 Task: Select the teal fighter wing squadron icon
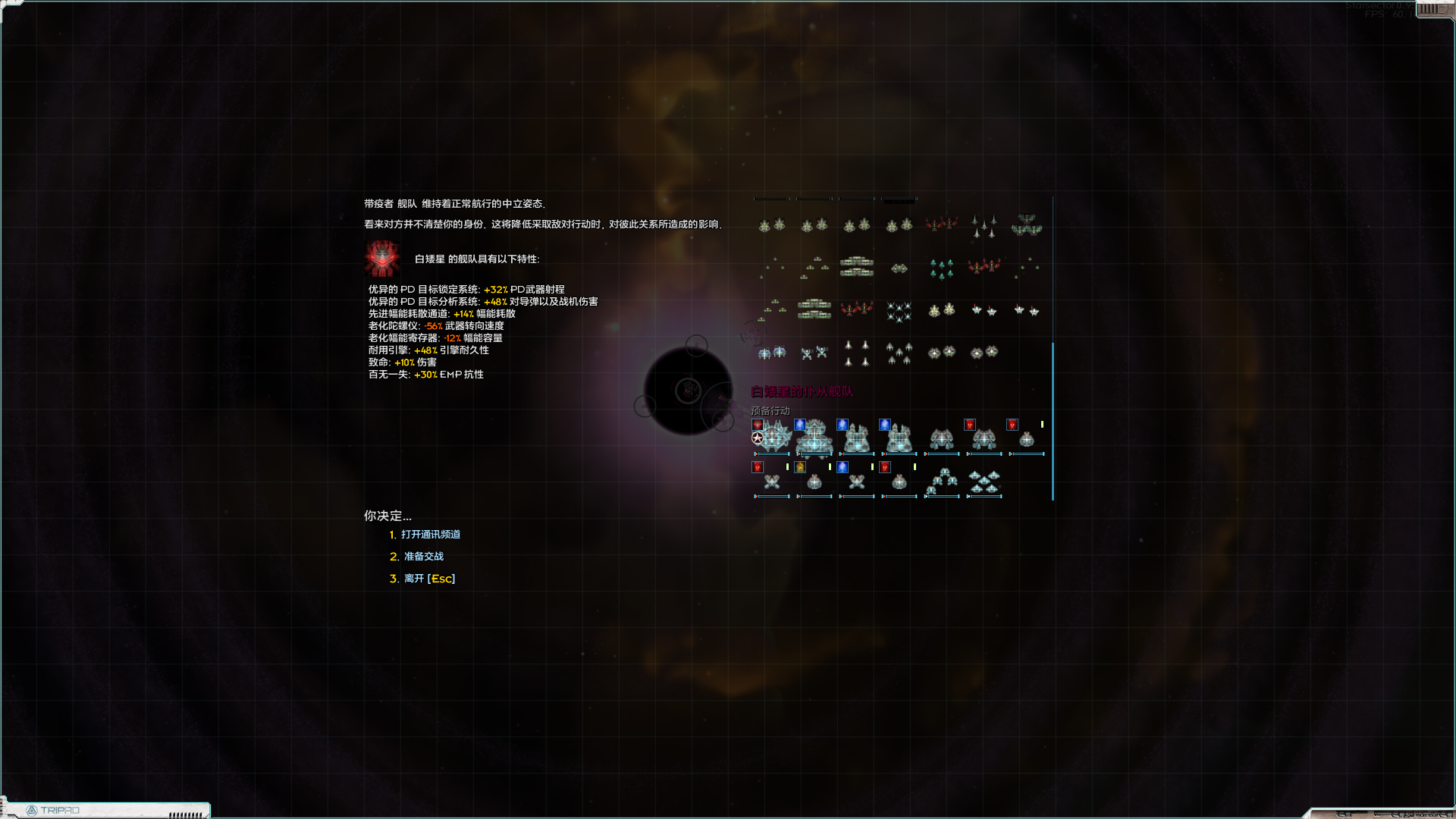(x=940, y=269)
